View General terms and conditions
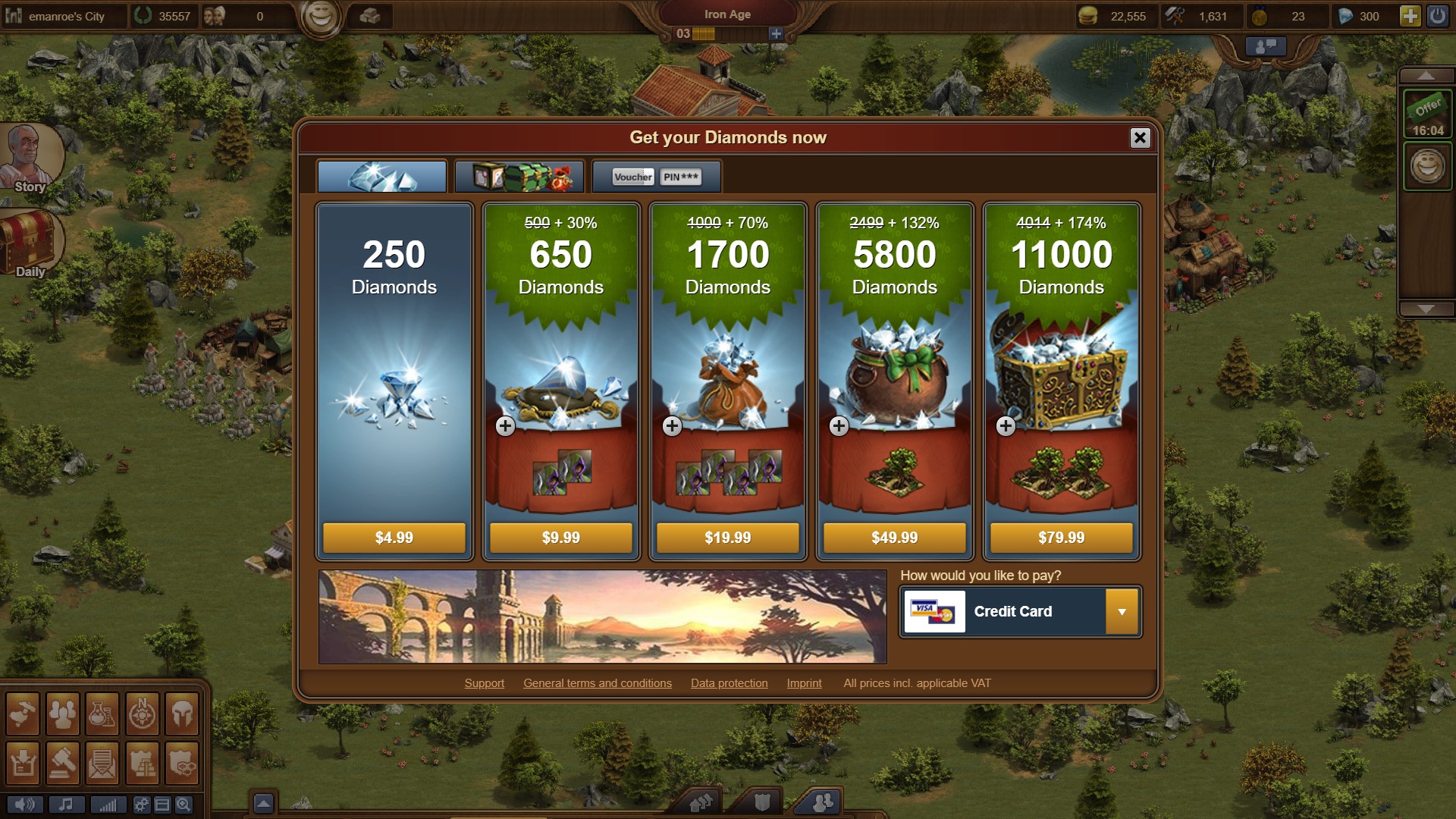The height and width of the screenshot is (819, 1456). pyautogui.click(x=597, y=683)
